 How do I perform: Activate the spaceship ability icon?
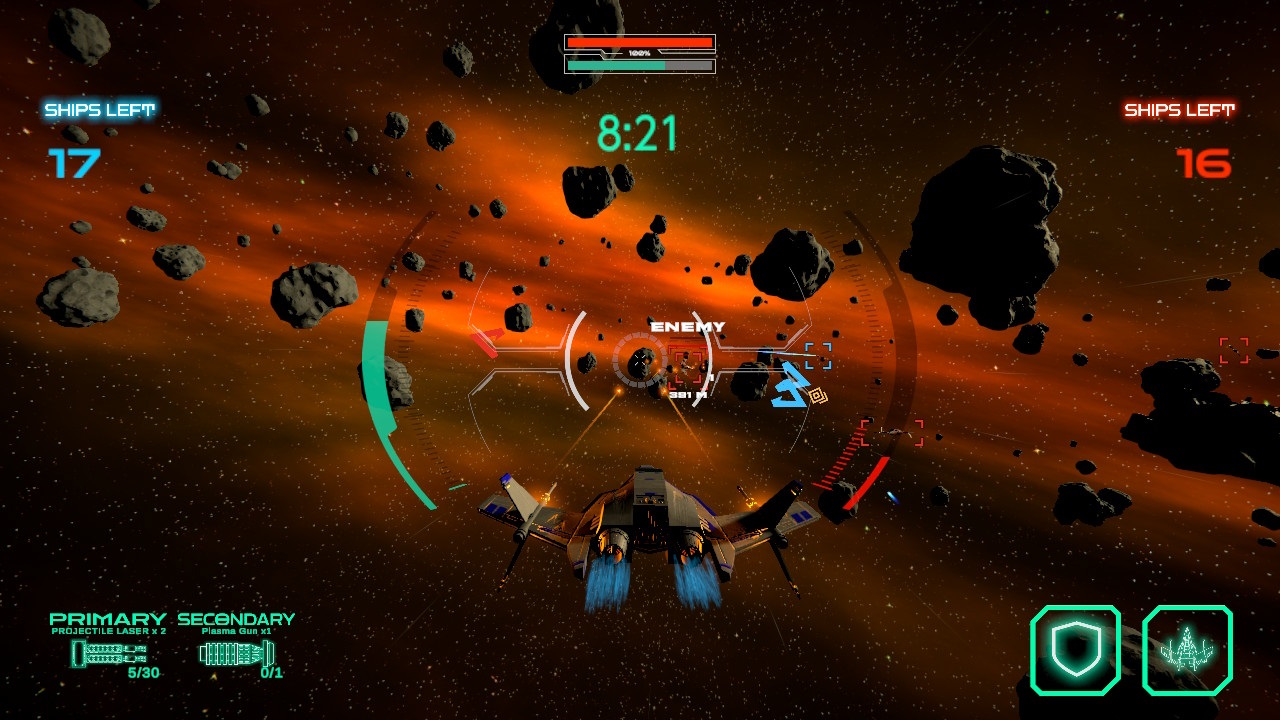(1187, 650)
